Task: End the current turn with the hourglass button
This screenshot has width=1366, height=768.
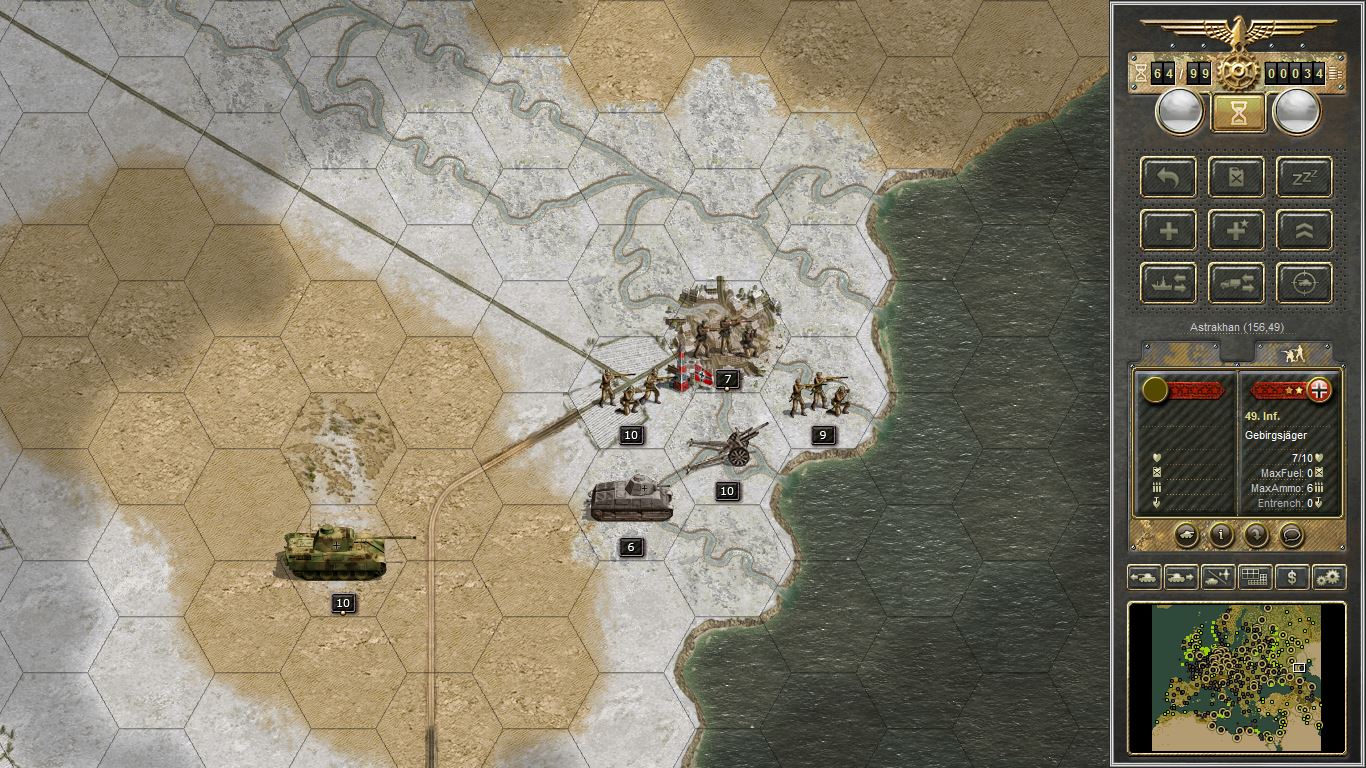Action: [1238, 111]
